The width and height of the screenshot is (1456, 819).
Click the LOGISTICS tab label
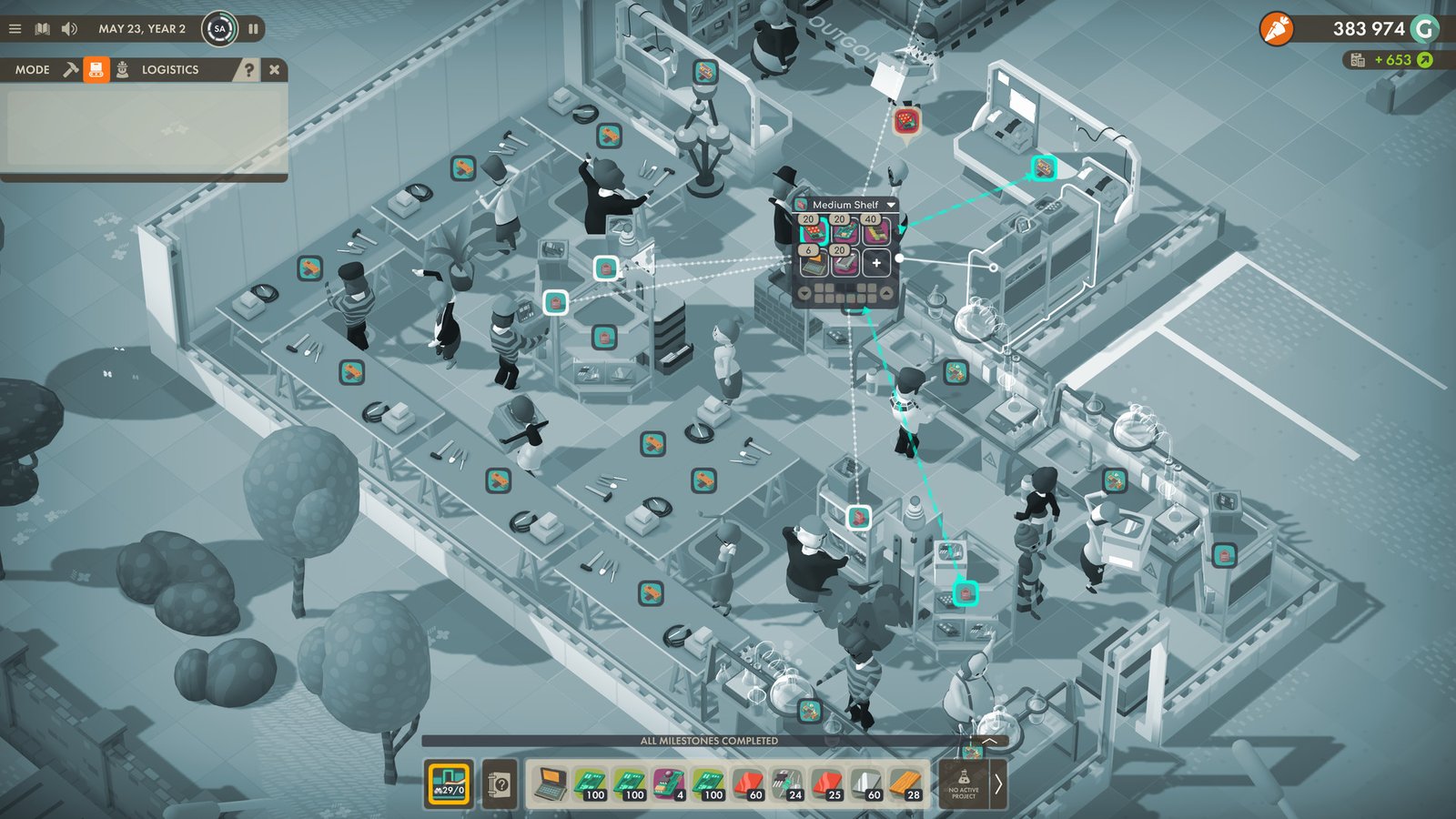point(170,69)
